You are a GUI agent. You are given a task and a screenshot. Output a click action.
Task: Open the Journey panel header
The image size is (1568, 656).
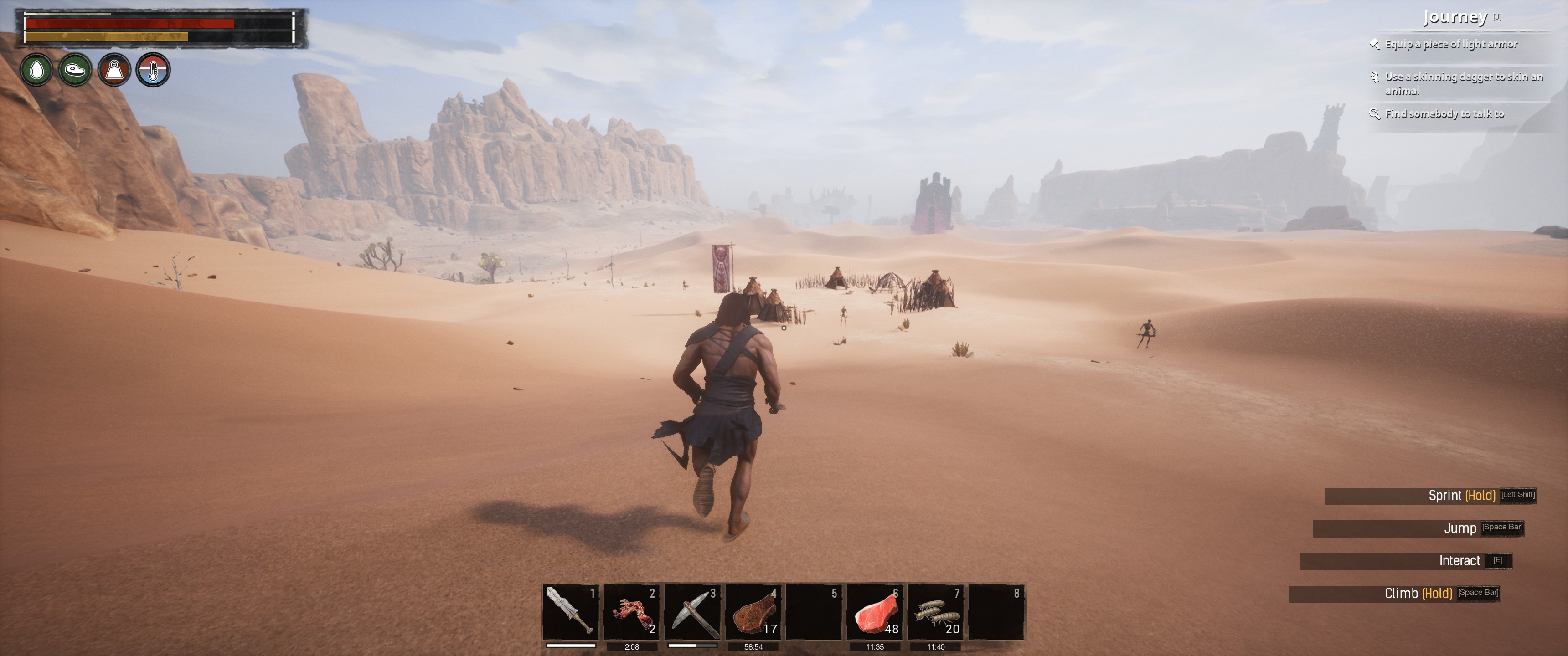point(1455,17)
